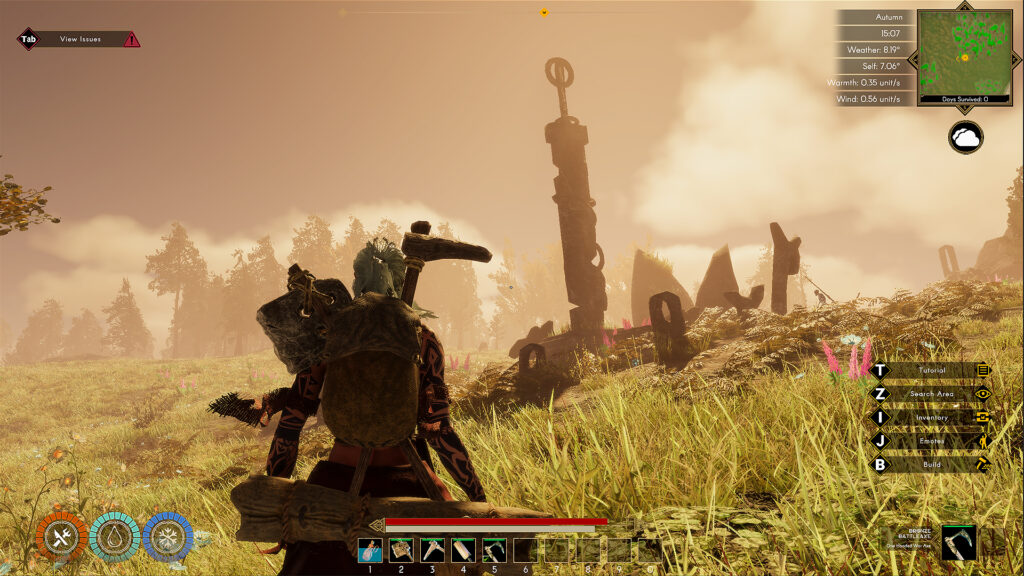Open the View Issues panel

coord(79,39)
